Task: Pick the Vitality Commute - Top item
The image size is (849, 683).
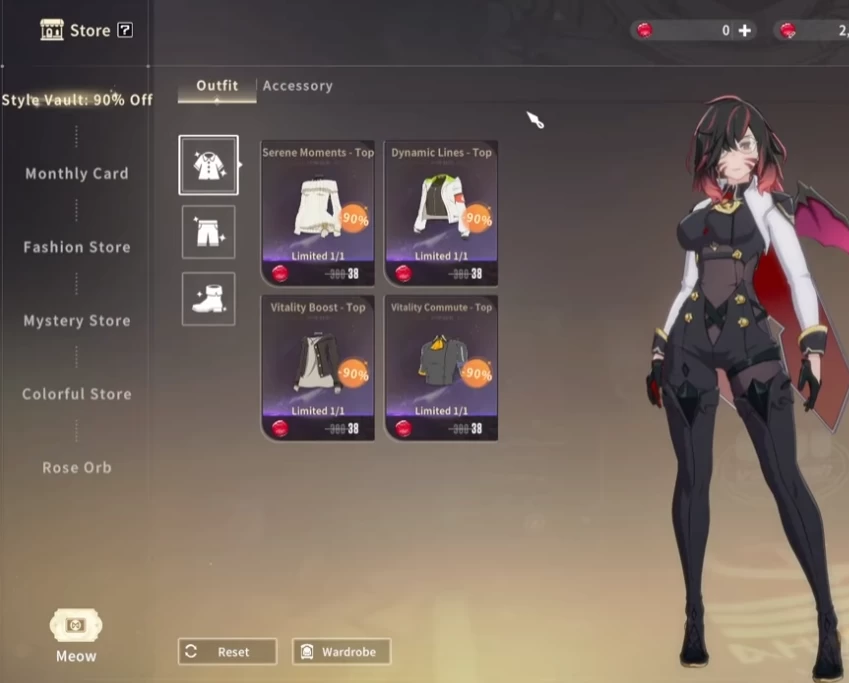Action: (441, 367)
